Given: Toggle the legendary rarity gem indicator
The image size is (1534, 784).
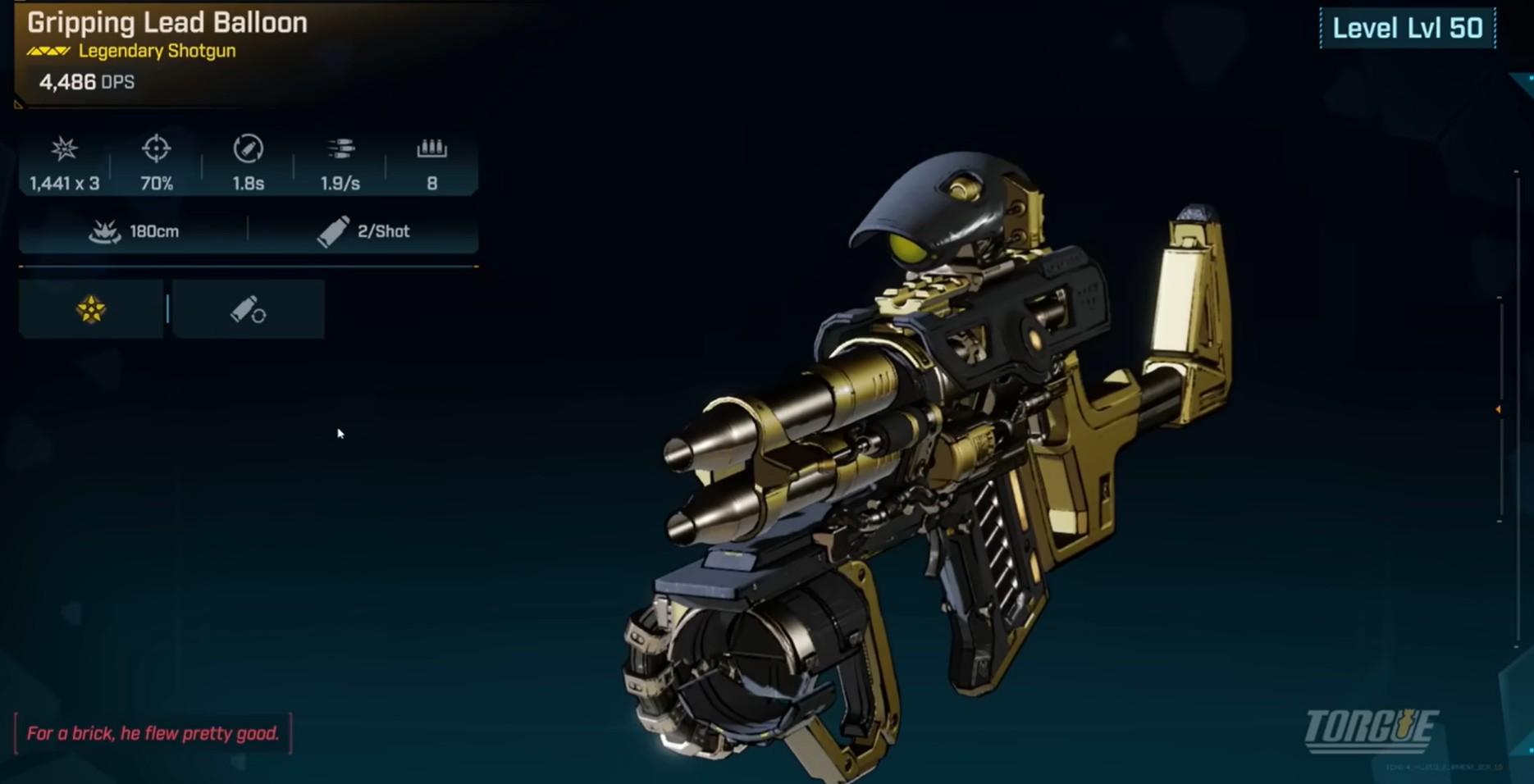Looking at the screenshot, I should tap(47, 50).
